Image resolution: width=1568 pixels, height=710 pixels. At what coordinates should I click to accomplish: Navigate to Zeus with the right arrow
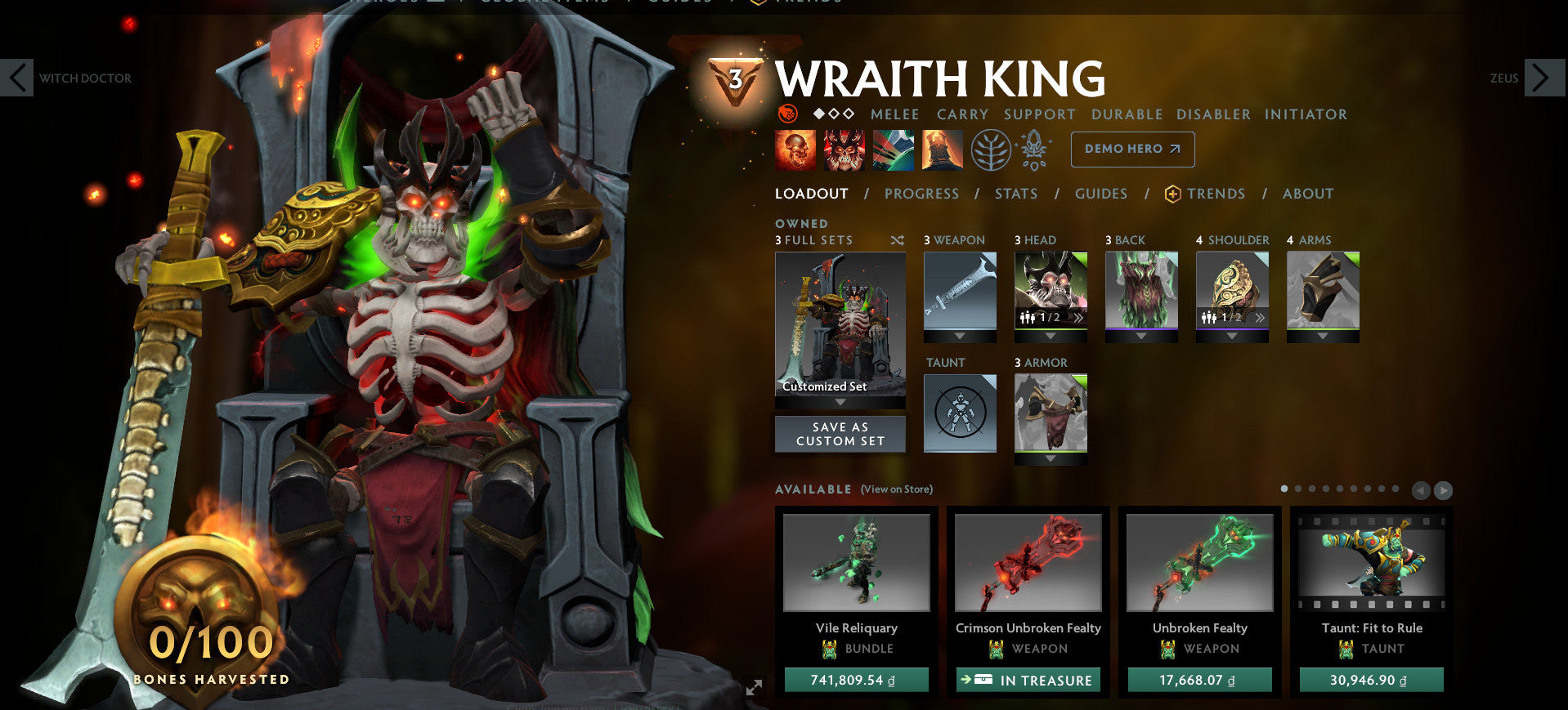pos(1545,78)
